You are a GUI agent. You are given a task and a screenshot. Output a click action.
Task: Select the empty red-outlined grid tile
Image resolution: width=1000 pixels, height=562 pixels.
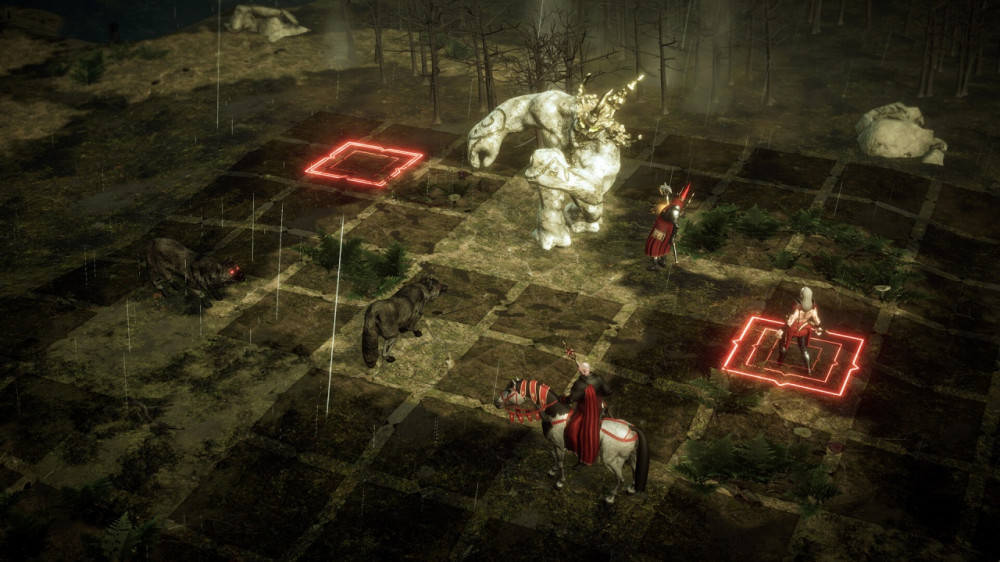[364, 163]
